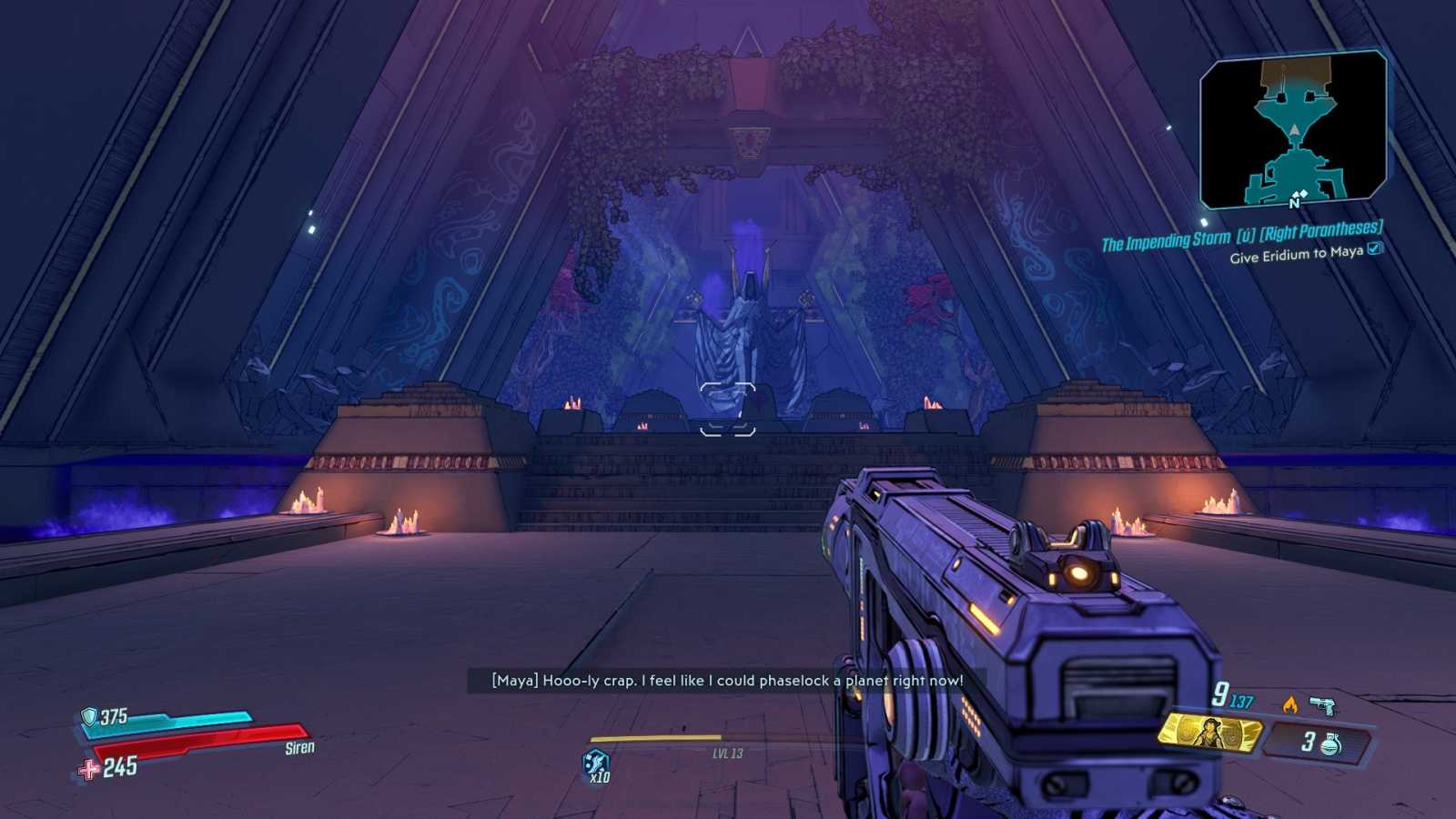Image resolution: width=1456 pixels, height=819 pixels.
Task: Click Maya's subtitle dialogue line
Action: pos(727,680)
